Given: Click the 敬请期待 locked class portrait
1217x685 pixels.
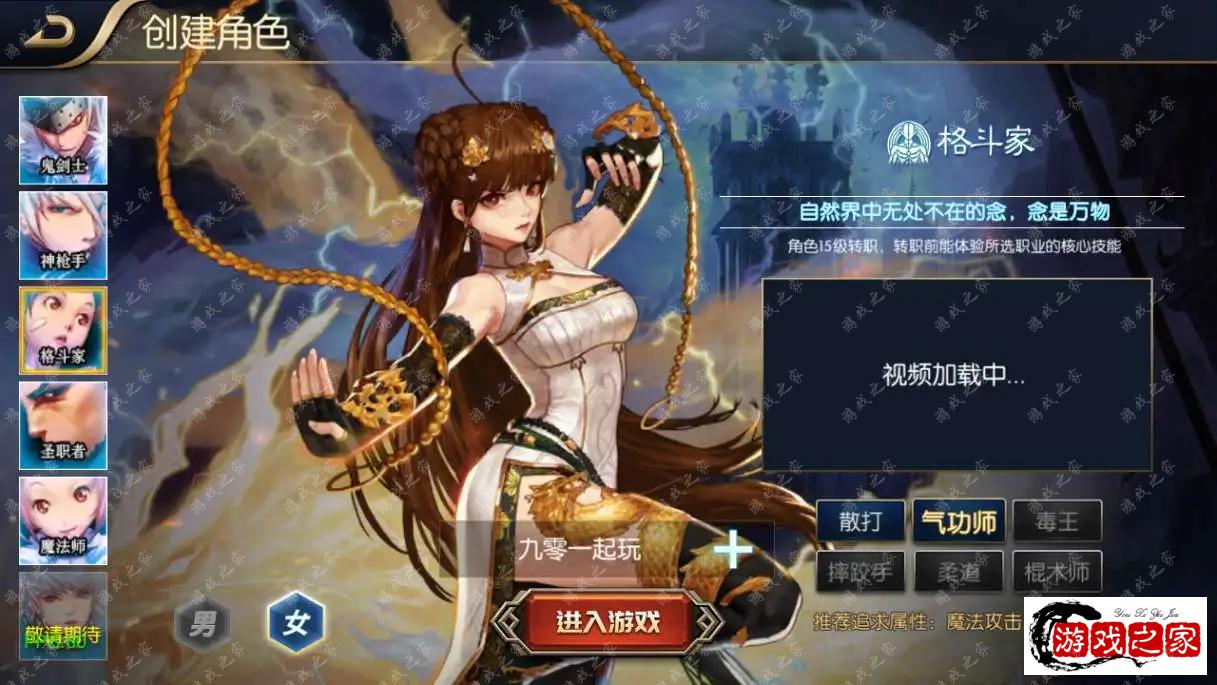Looking at the screenshot, I should (x=63, y=616).
